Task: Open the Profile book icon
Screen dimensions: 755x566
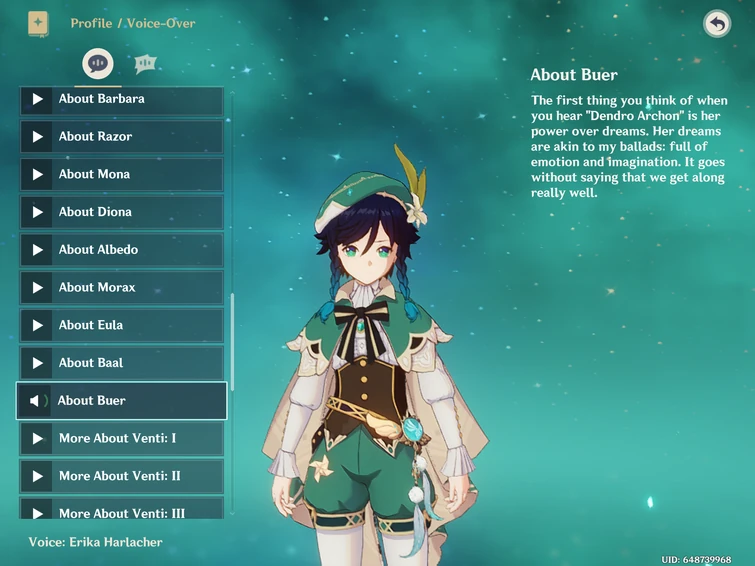Action: 38,23
